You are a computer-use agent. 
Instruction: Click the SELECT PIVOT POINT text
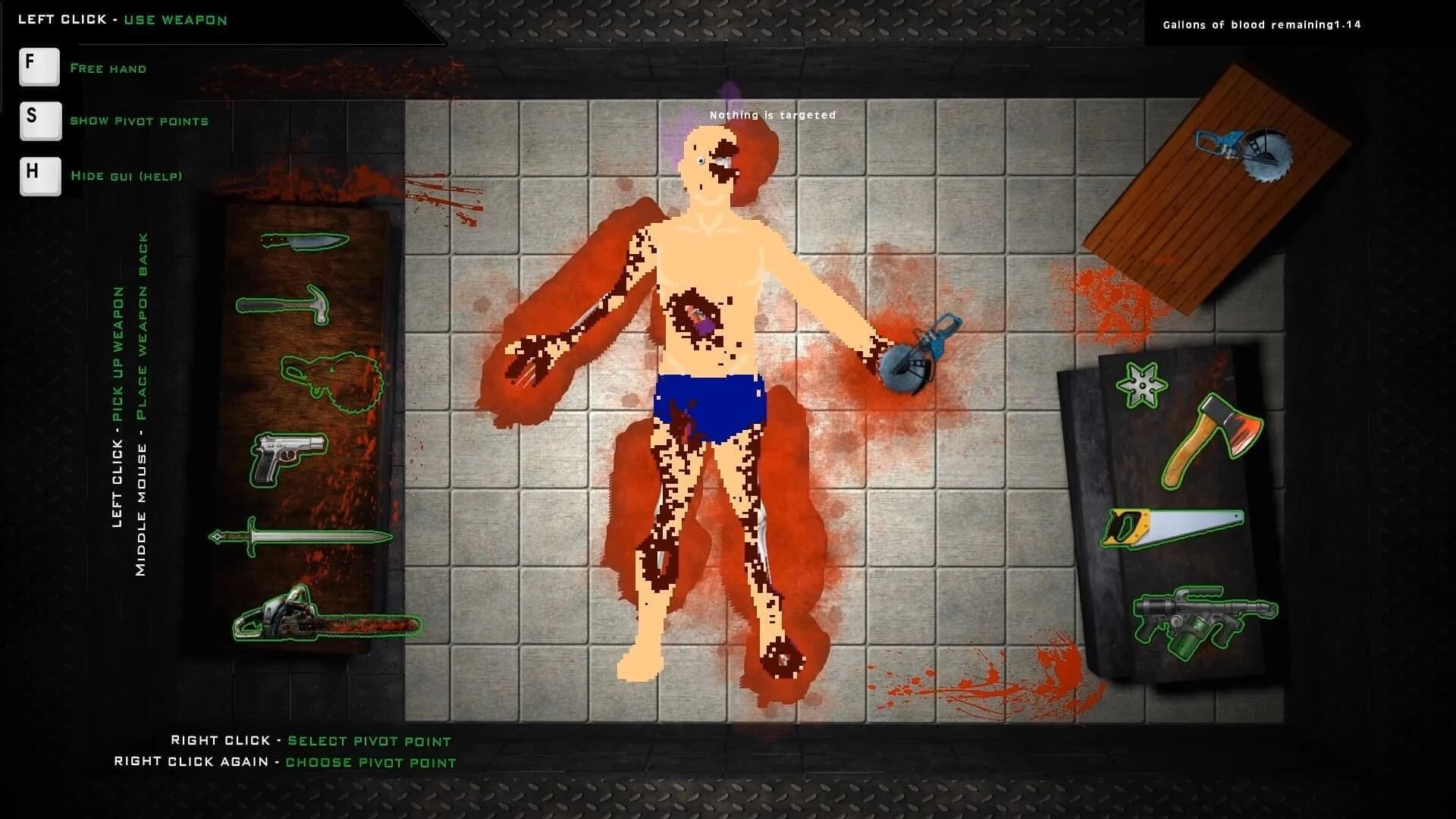(x=366, y=741)
